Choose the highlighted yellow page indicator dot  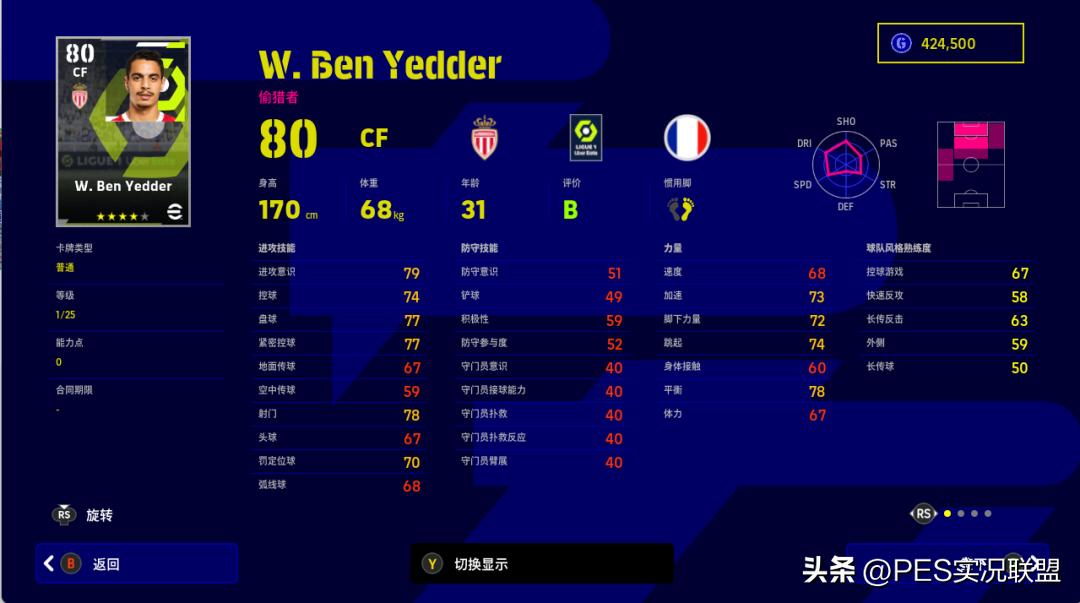click(x=947, y=514)
